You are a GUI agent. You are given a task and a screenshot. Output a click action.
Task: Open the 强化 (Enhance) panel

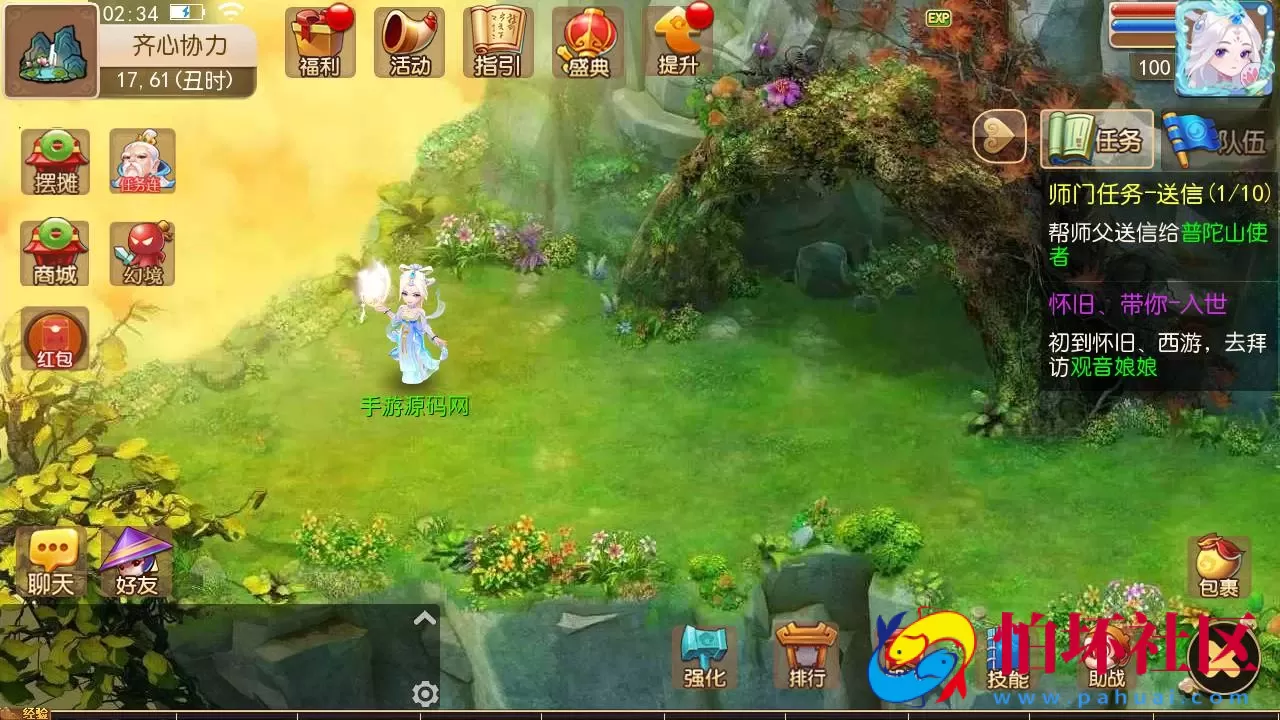[x=706, y=655]
